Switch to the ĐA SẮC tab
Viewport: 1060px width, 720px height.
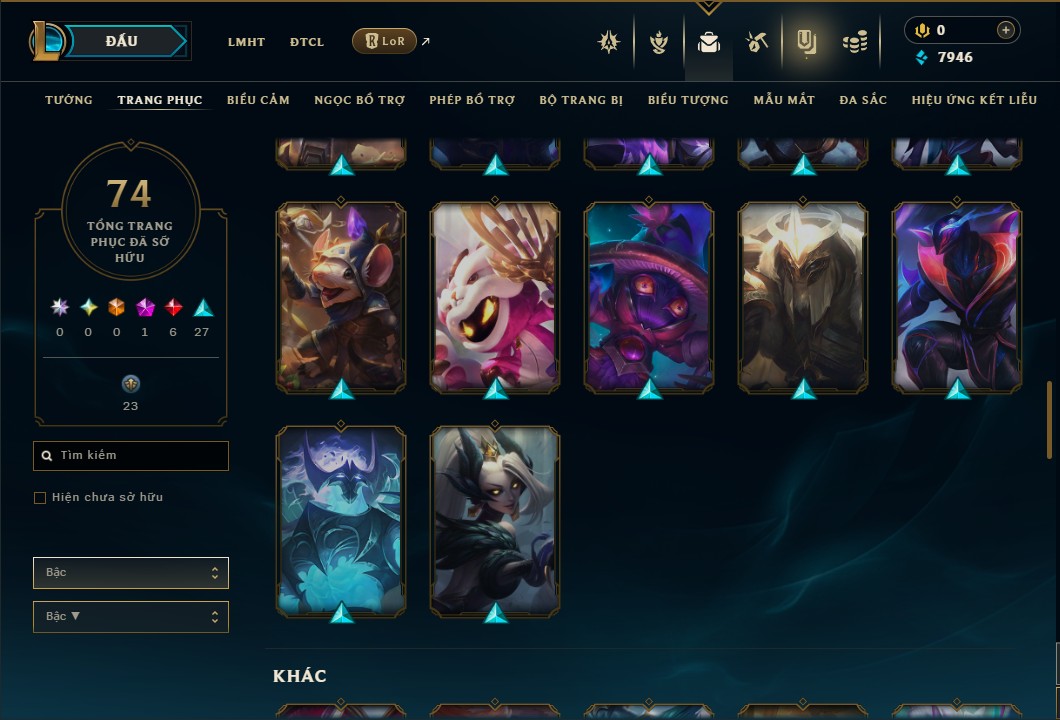pos(863,100)
